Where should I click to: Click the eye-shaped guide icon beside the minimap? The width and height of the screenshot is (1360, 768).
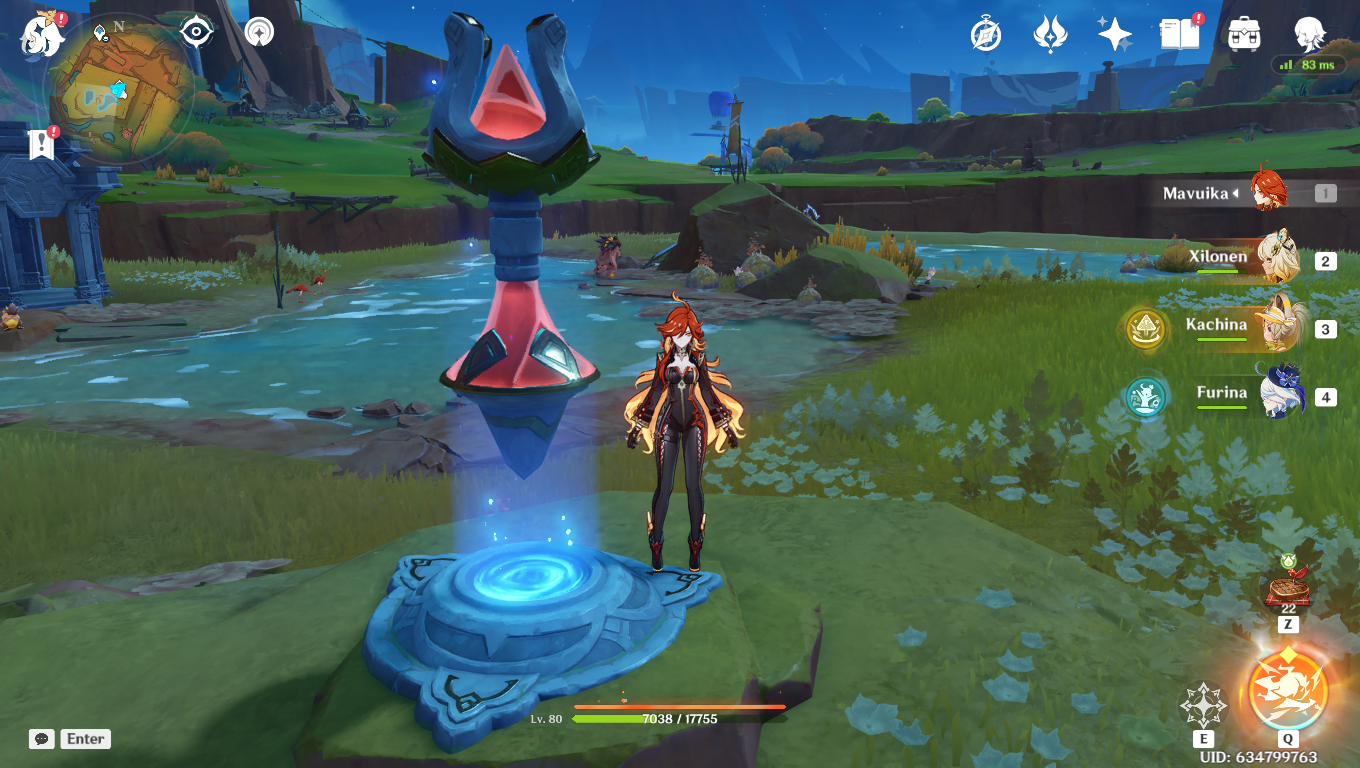pos(194,32)
